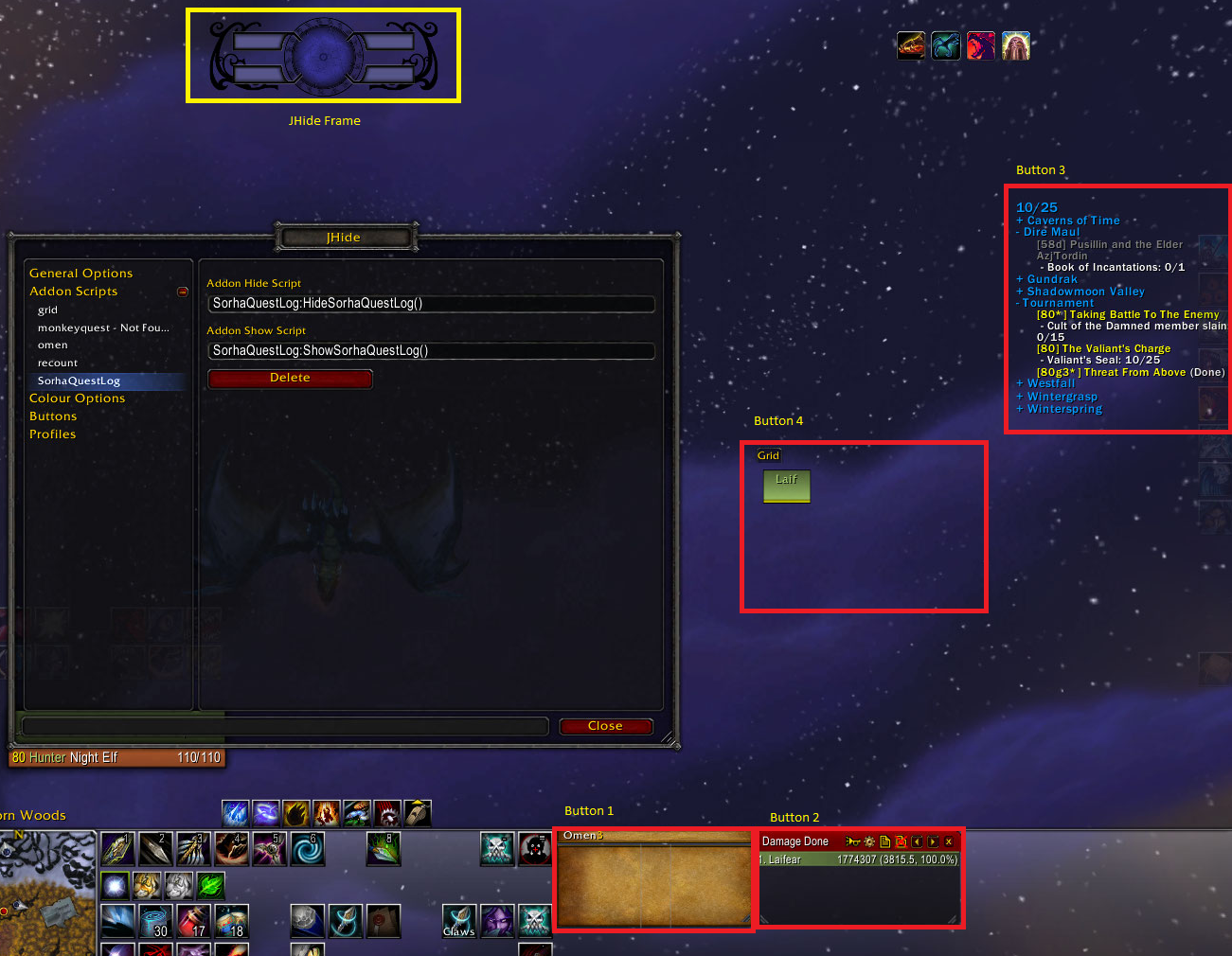
Task: Select the recount addon script entry
Action: (x=58, y=363)
